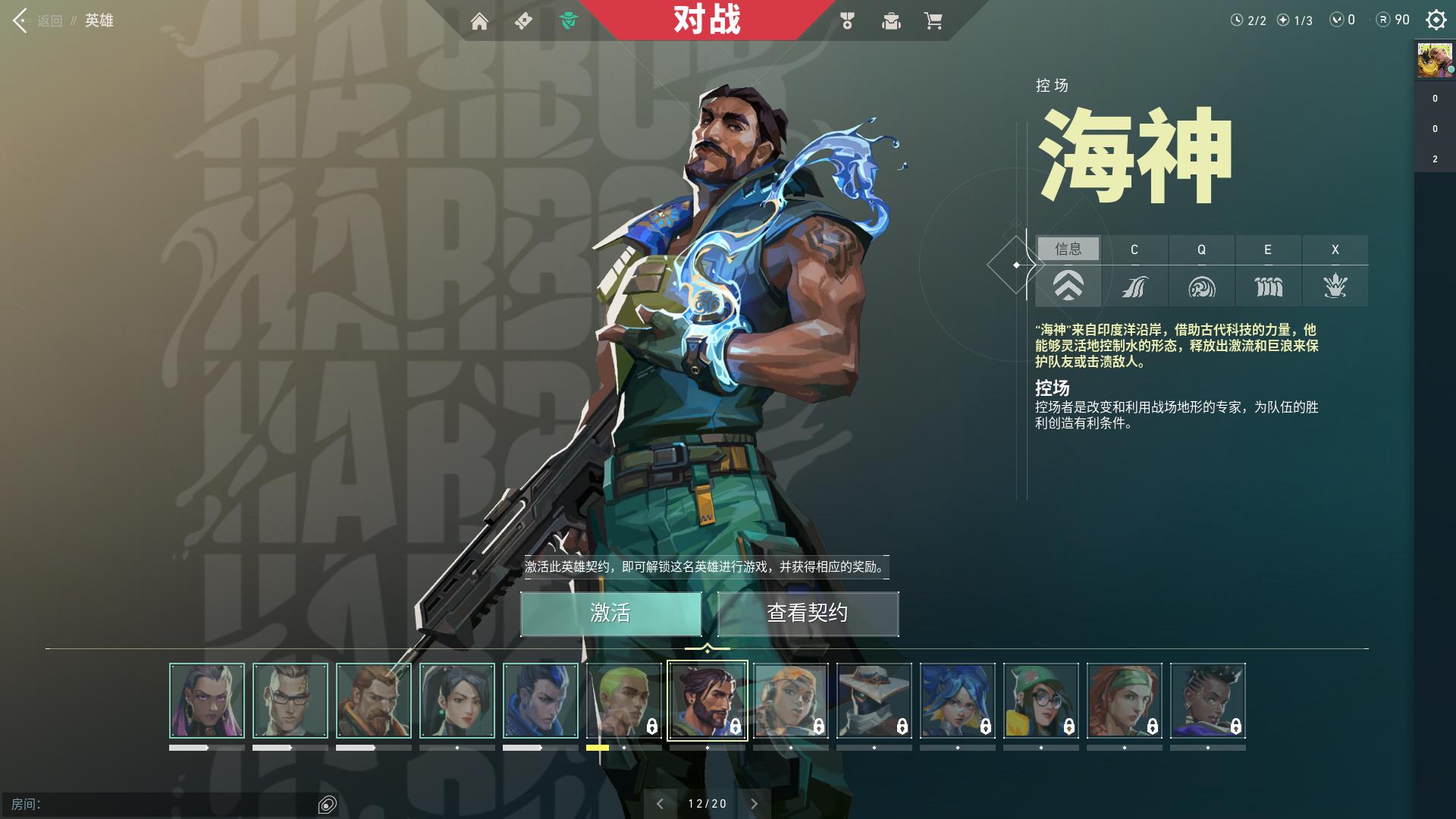Select Harbor's E ability water wall icon
1456x819 pixels.
(x=1268, y=286)
